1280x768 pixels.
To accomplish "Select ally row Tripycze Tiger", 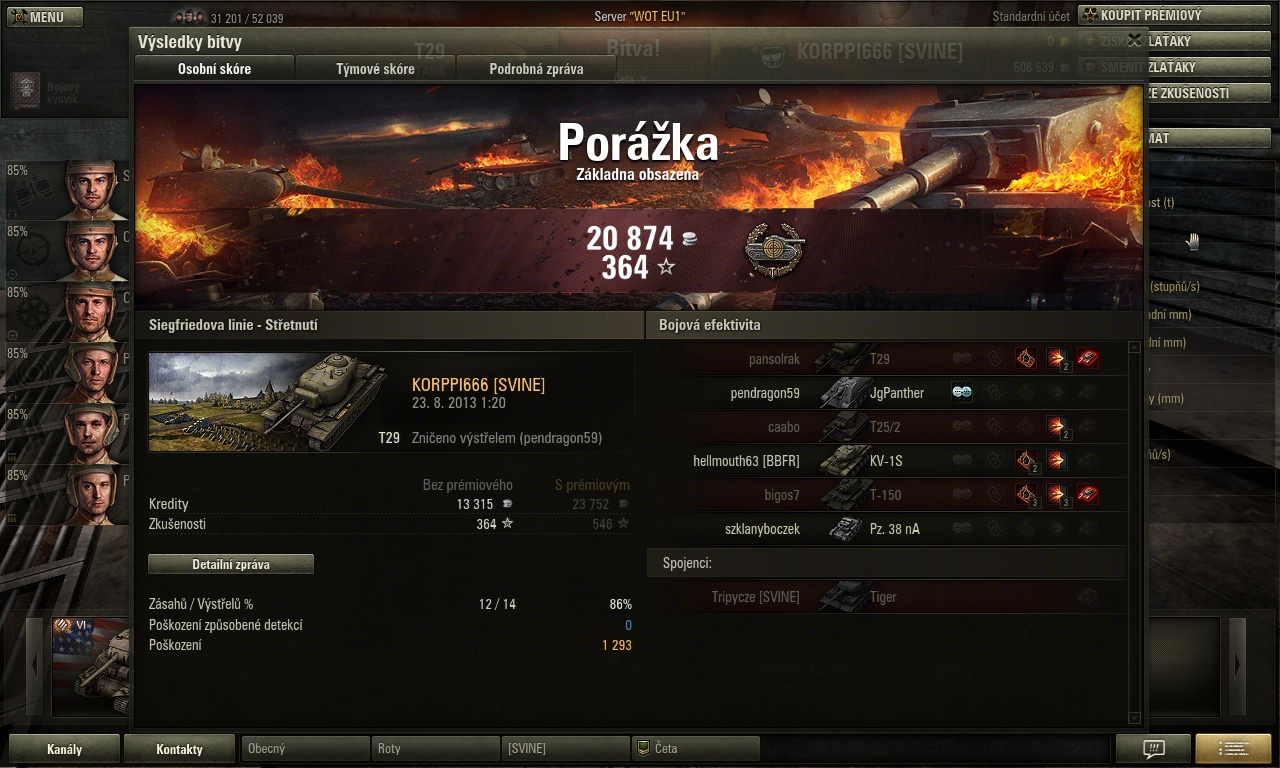I will 886,597.
